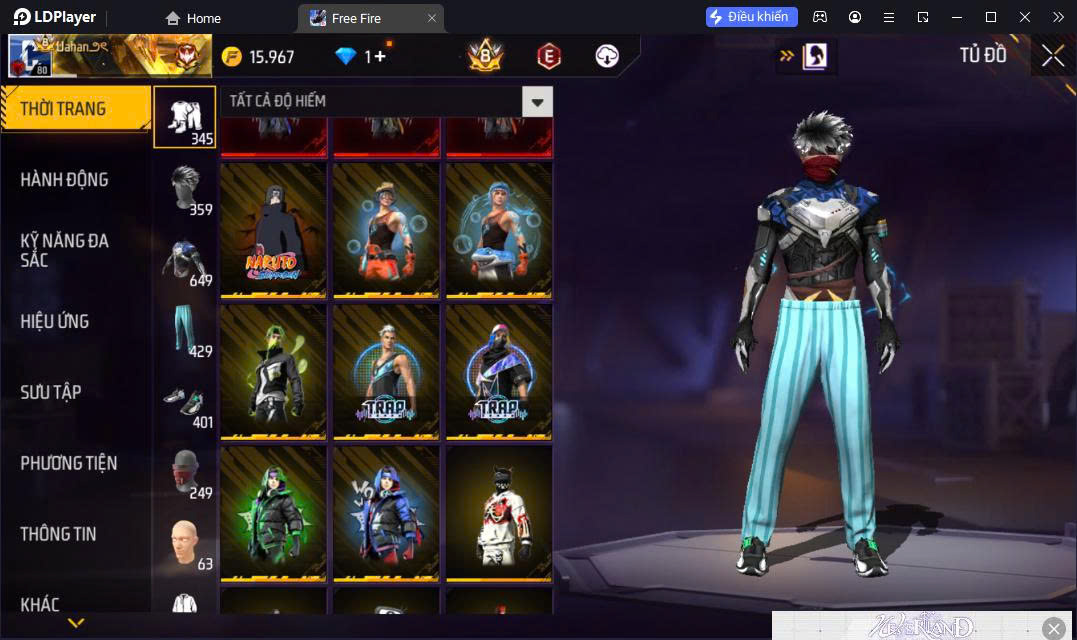The height and width of the screenshot is (640, 1077).
Task: Choose the PHƯƠNG TIỆN category
Action: [x=69, y=463]
